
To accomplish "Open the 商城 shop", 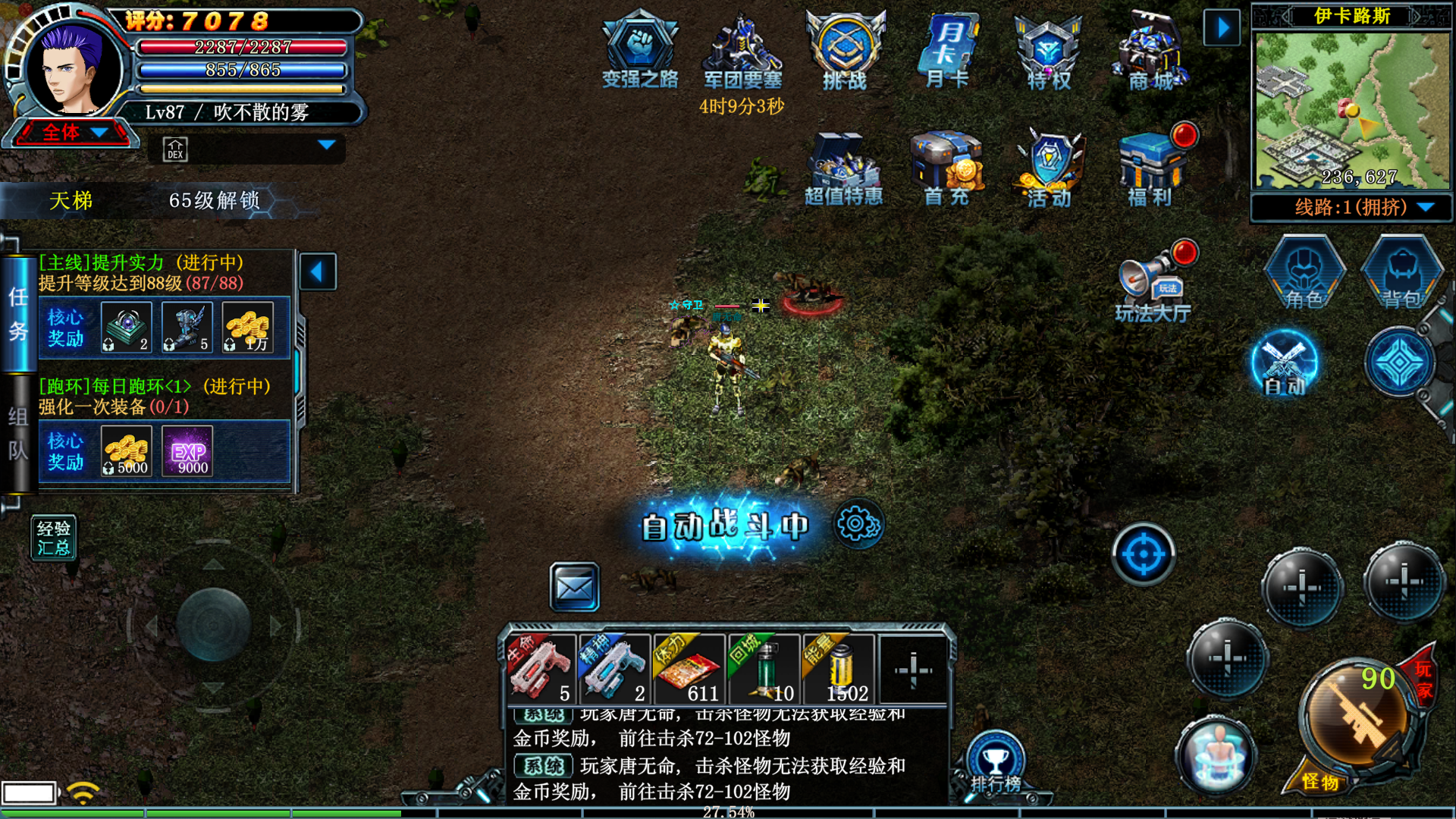I will click(x=1150, y=49).
